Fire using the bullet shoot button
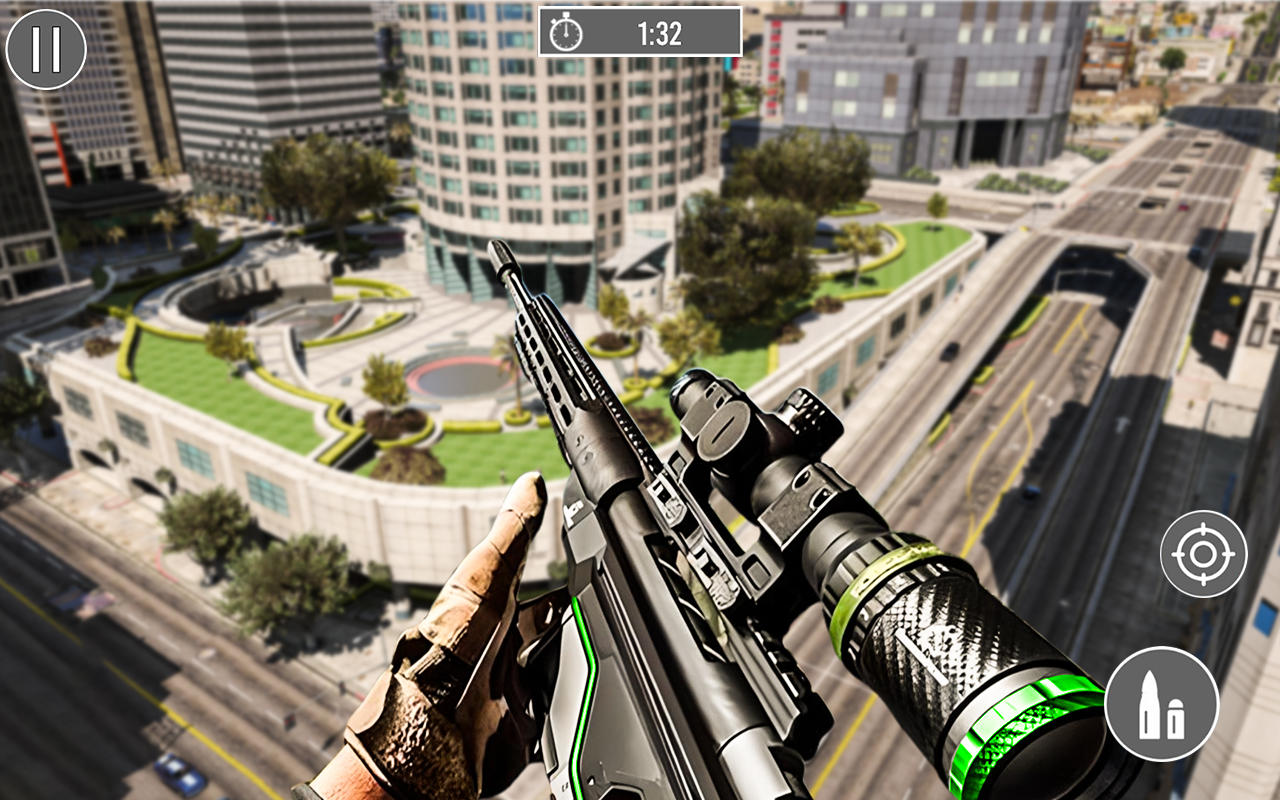Viewport: 1280px width, 800px height. 1161,704
